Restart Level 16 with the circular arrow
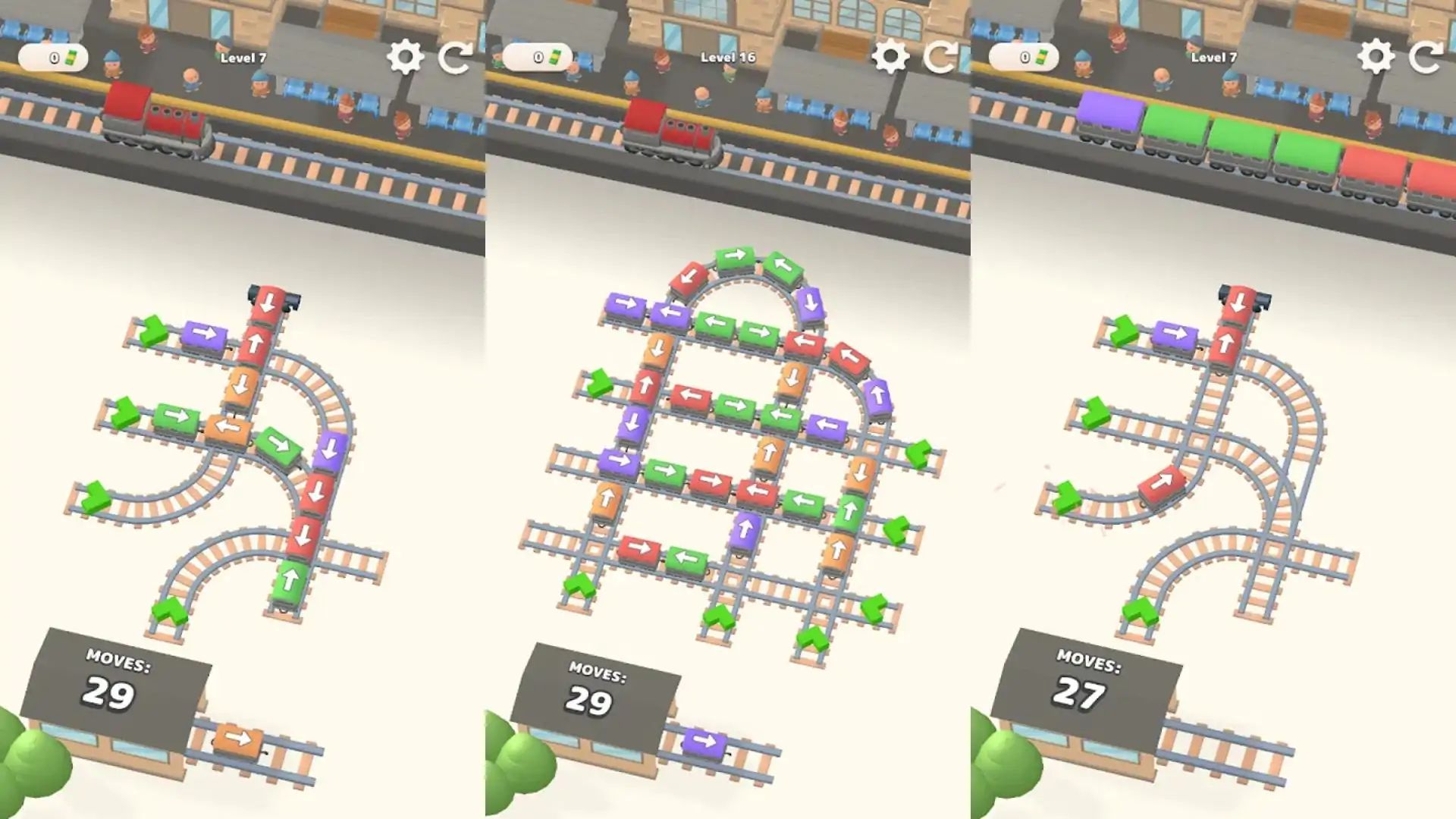This screenshot has width=1456, height=819. coord(940,56)
